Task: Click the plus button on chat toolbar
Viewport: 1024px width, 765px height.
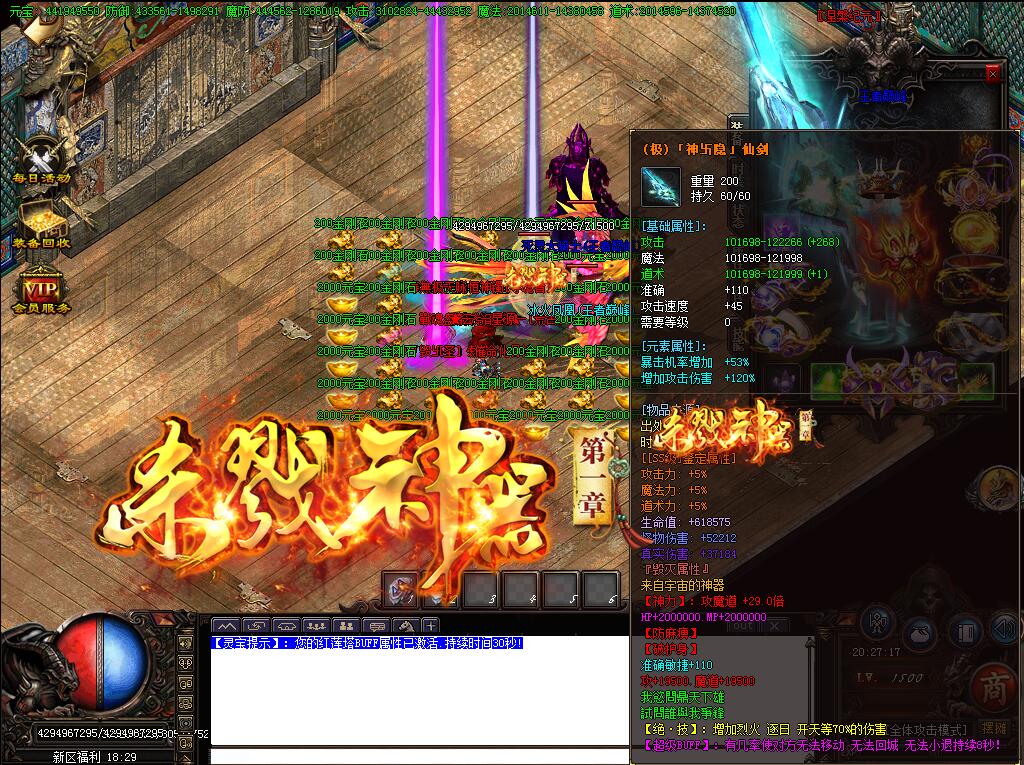Action: coord(431,626)
